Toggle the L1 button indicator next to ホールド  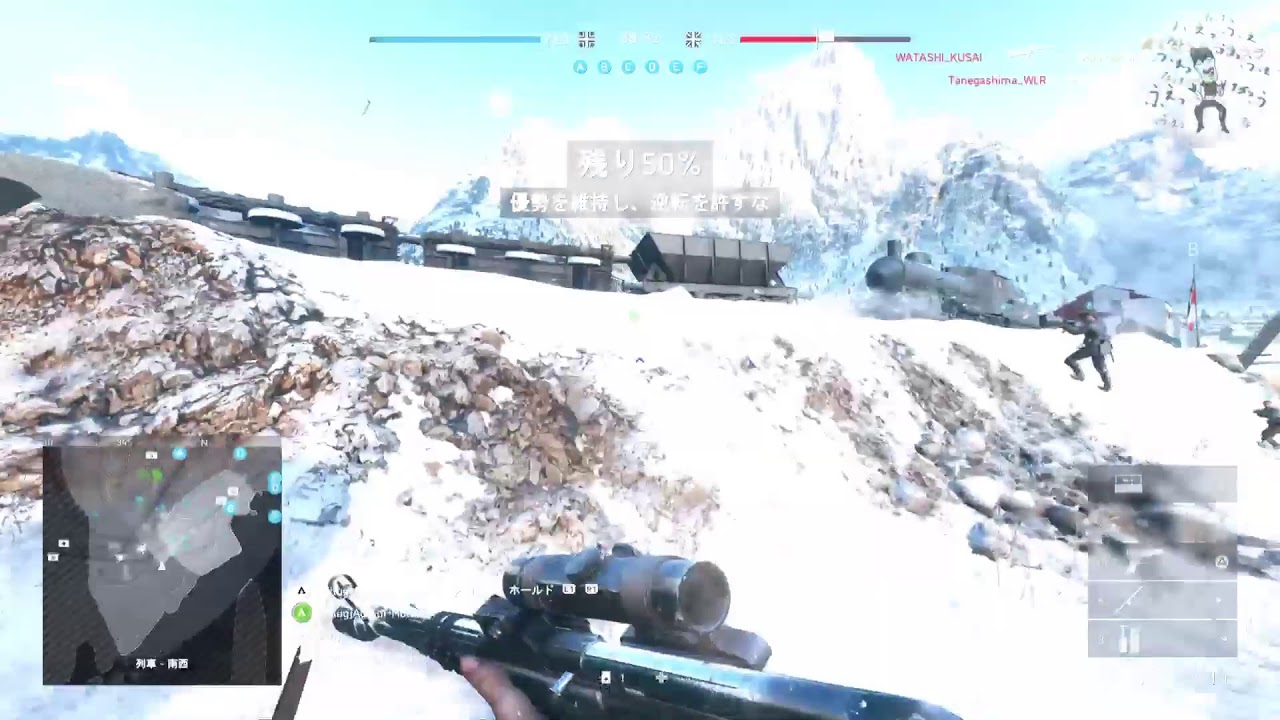pyautogui.click(x=570, y=591)
